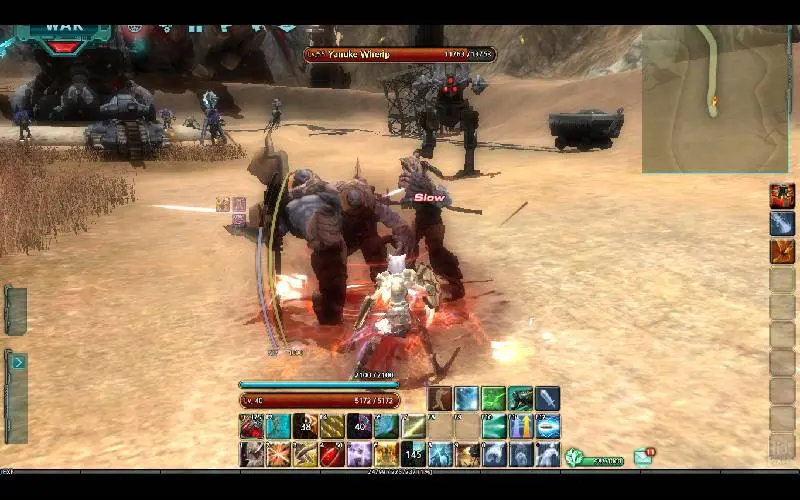The height and width of the screenshot is (500, 800).
Task: Activate the hotbar skill showing 38 cooldown
Action: [305, 427]
